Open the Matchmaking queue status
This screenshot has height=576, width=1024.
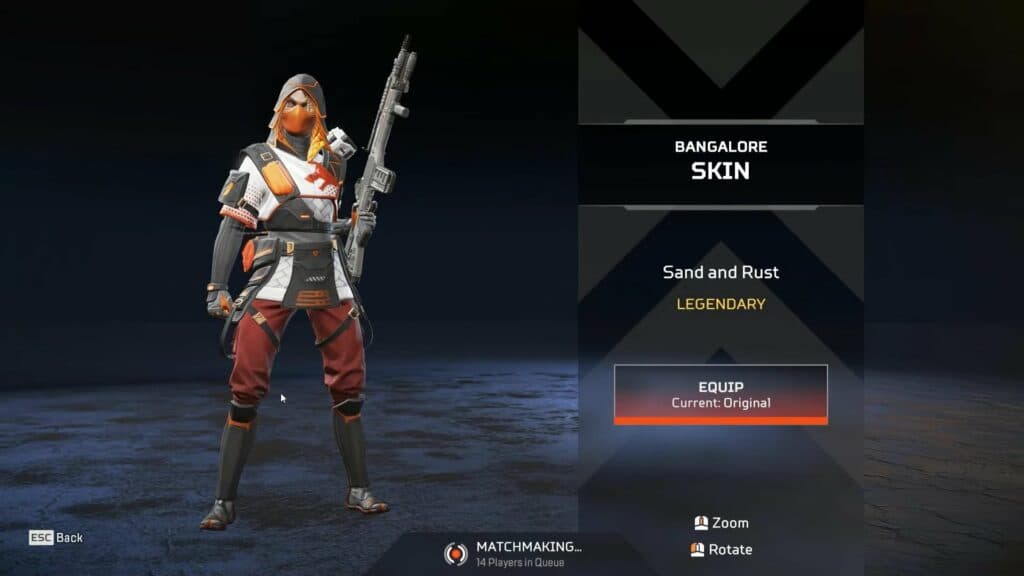(515, 553)
